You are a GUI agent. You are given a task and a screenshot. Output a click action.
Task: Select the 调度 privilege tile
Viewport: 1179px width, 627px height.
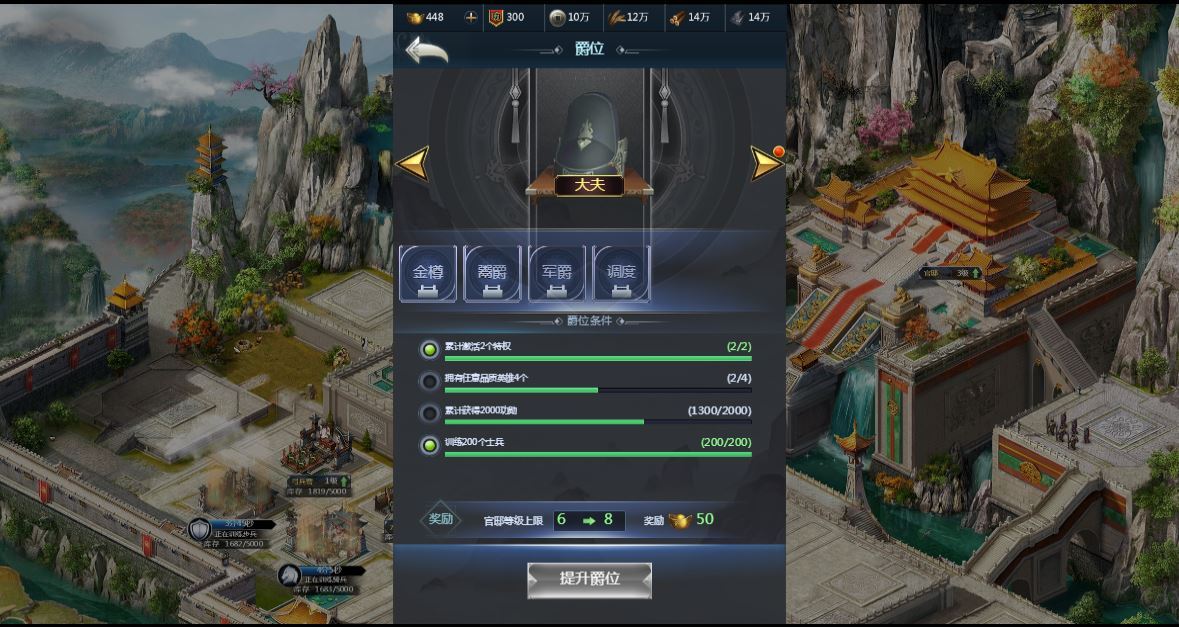click(x=621, y=273)
